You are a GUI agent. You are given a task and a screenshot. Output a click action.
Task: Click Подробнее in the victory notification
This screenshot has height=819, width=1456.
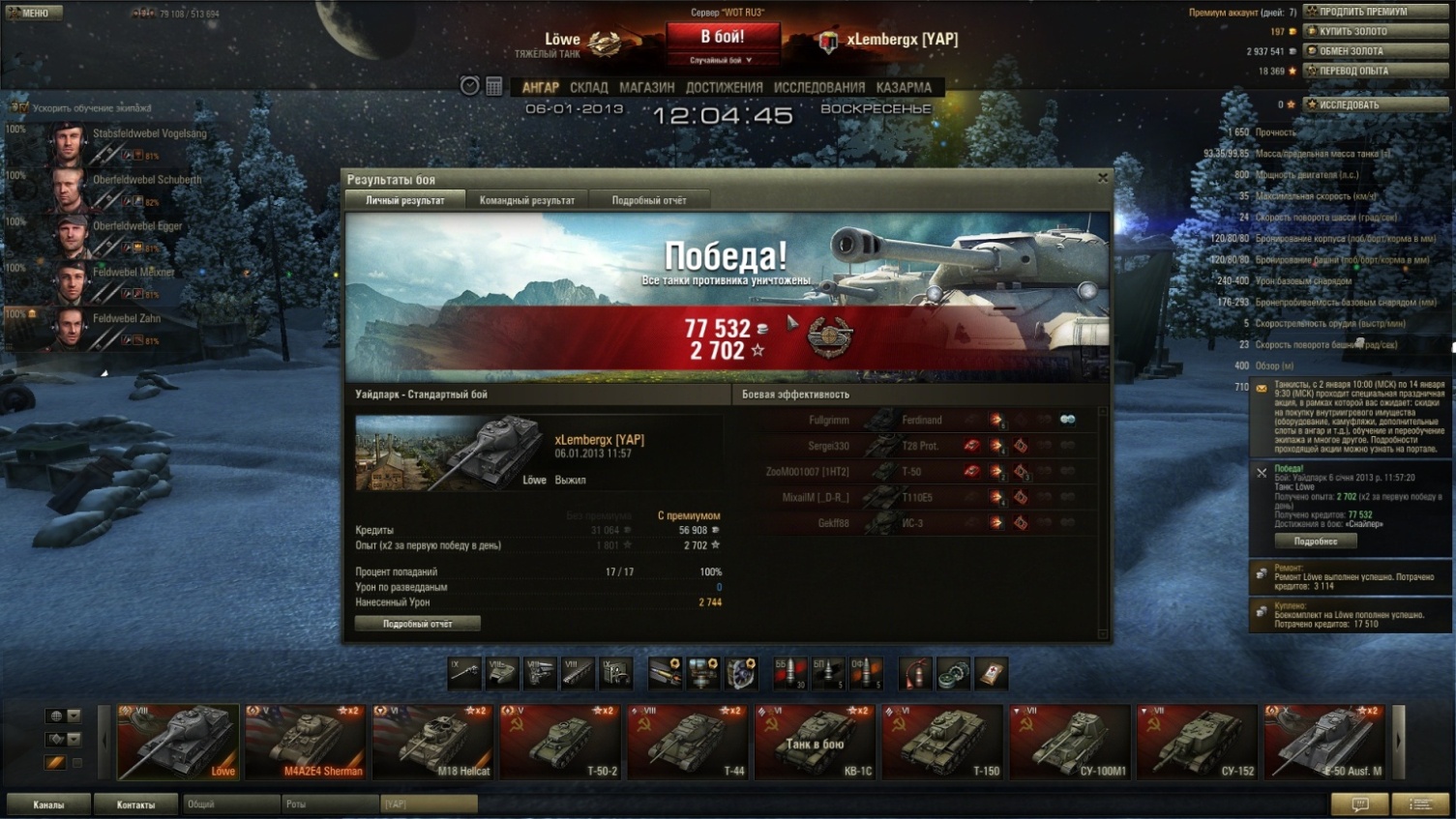(x=1315, y=541)
